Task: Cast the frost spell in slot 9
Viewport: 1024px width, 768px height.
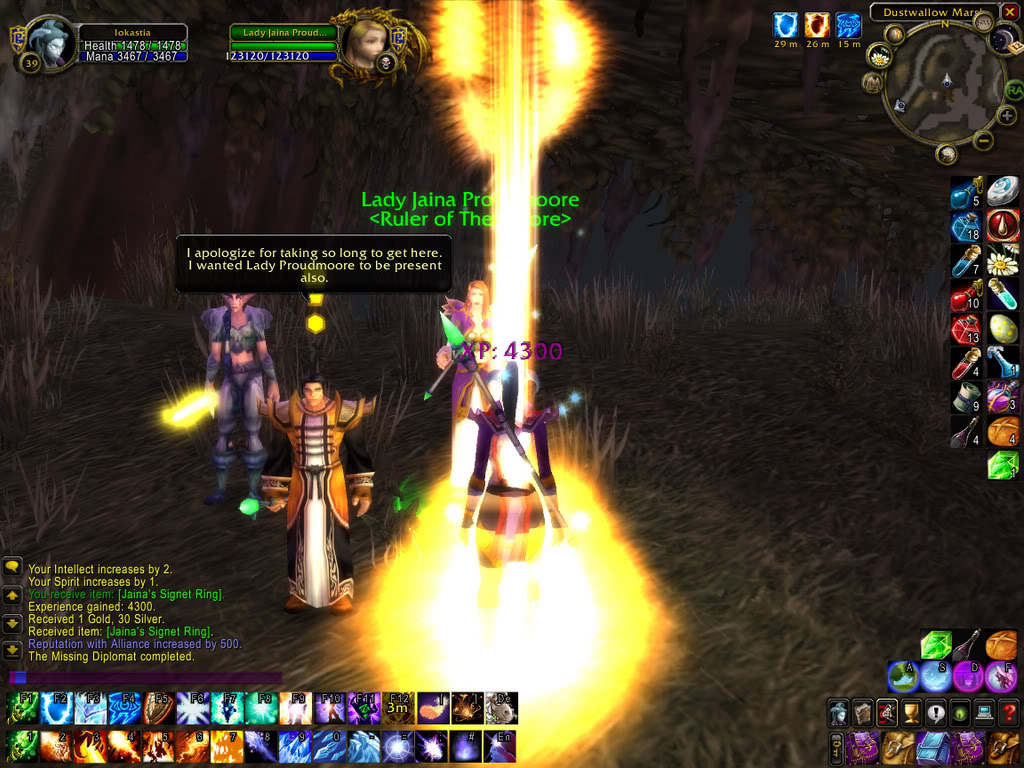Action: pos(296,747)
